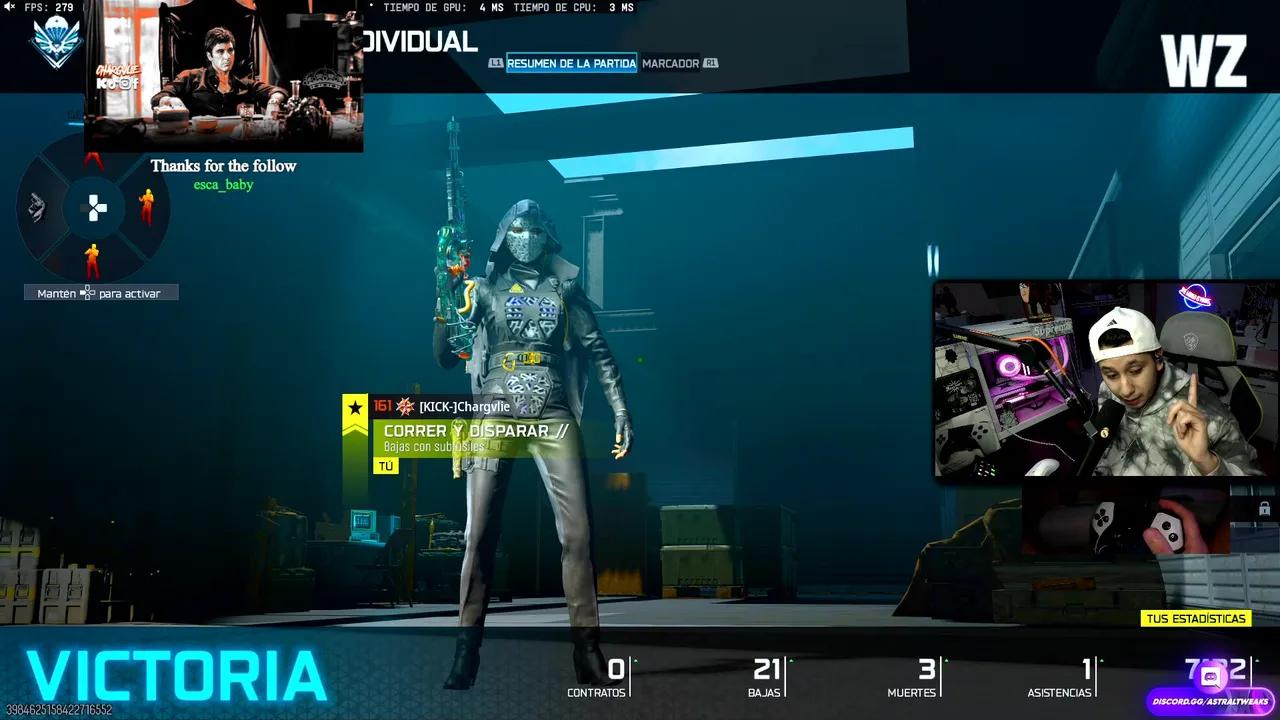This screenshot has width=1280, height=720.
Task: Expand the TUS ESTADÍSTICAS panel
Action: 1196,618
